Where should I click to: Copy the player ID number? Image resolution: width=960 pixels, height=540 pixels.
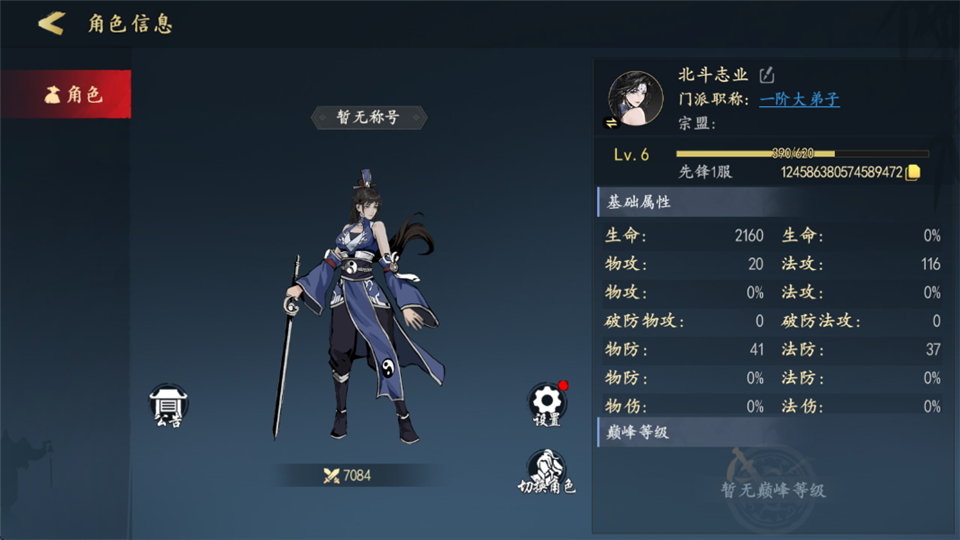[x=912, y=172]
